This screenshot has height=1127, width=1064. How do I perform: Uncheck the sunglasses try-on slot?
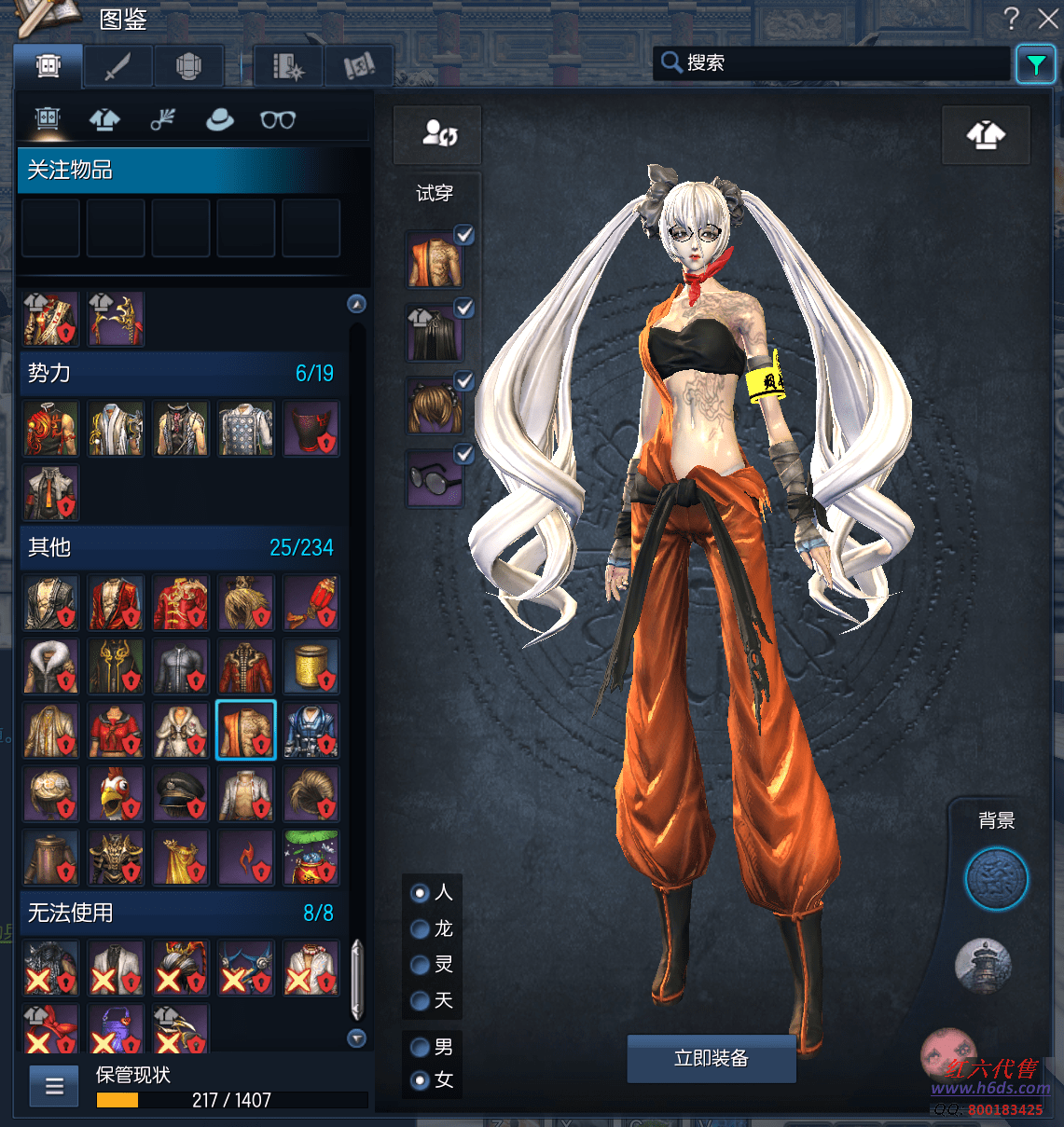(463, 454)
